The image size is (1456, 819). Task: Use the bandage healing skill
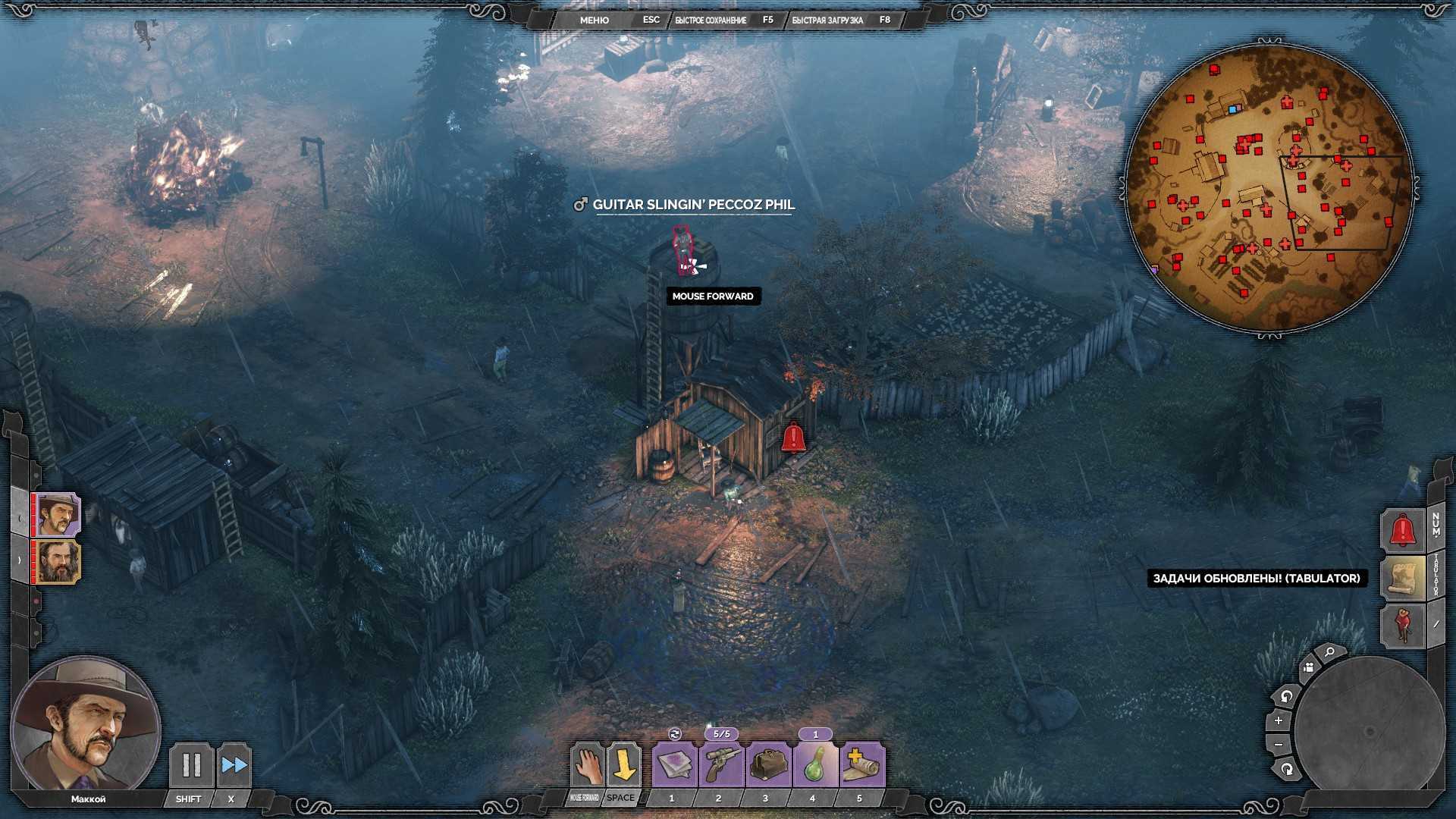pos(861,765)
